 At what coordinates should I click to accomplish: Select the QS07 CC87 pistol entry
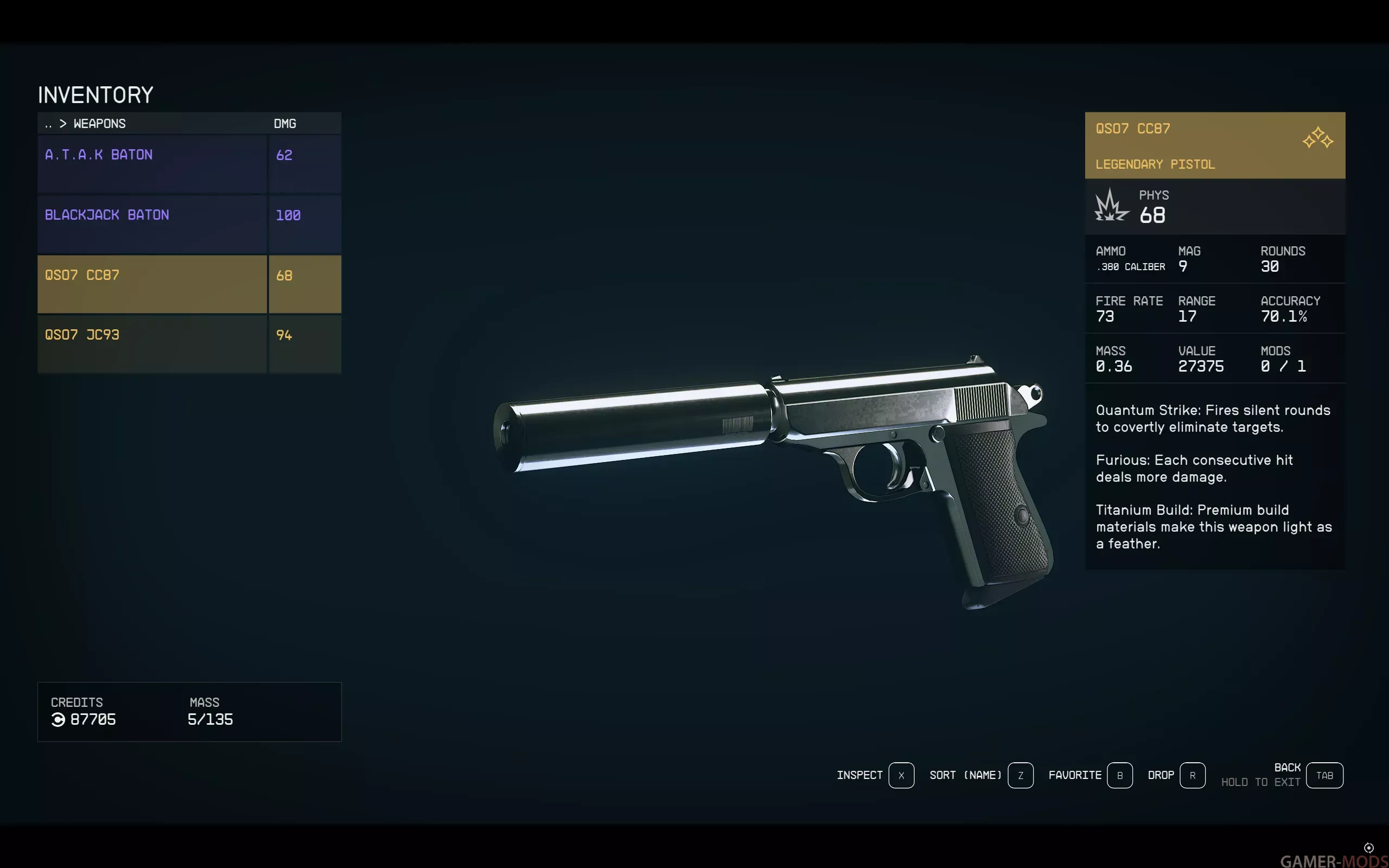tap(152, 284)
